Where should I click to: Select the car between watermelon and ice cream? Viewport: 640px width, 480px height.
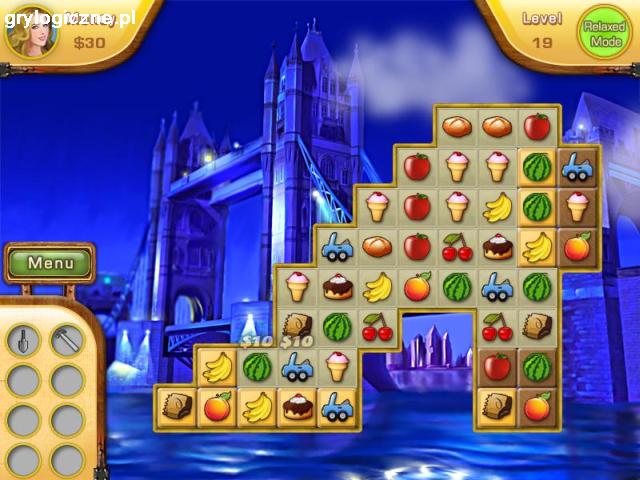tap(297, 367)
